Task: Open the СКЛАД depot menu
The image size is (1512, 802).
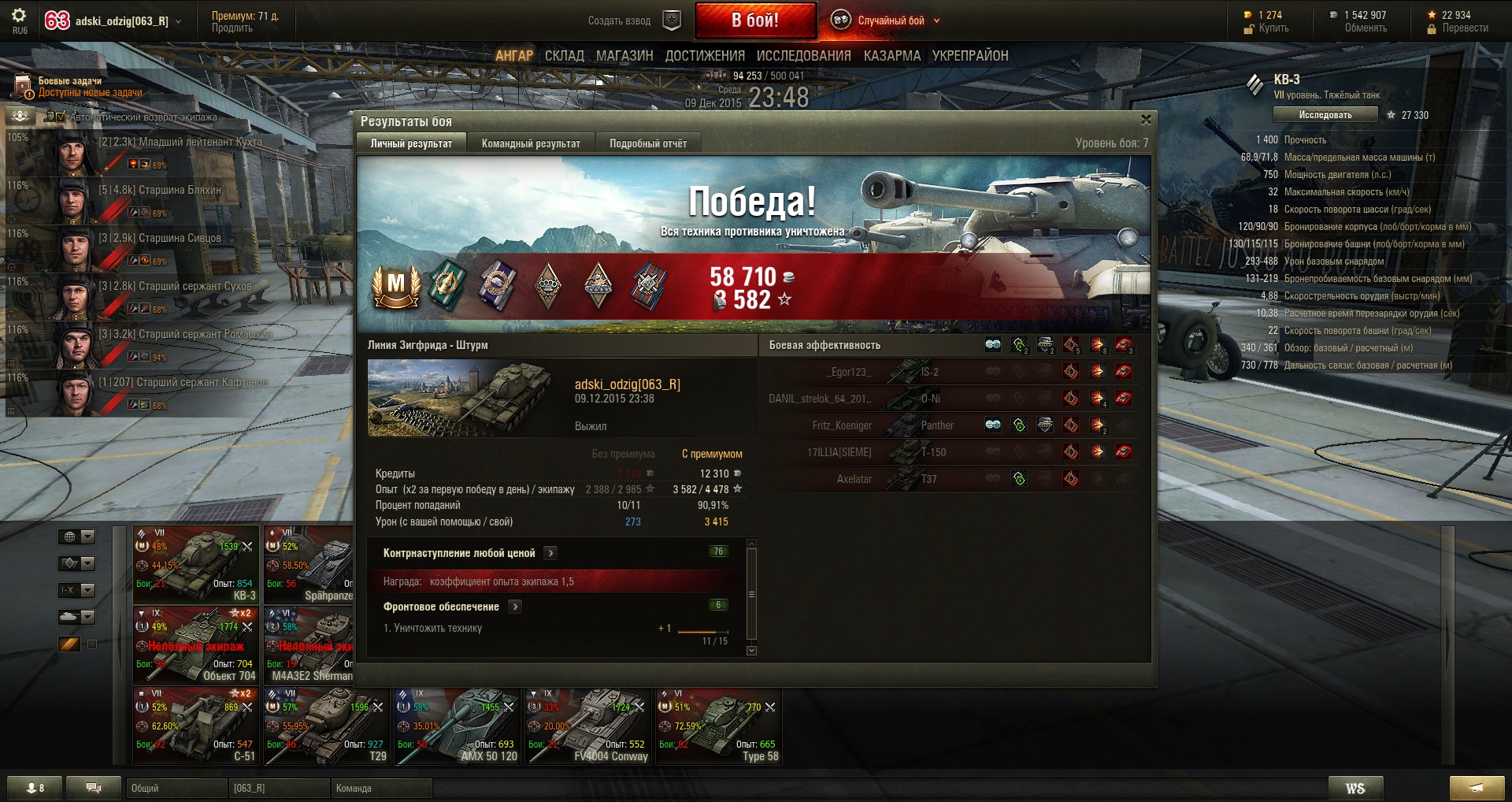Action: click(x=564, y=56)
